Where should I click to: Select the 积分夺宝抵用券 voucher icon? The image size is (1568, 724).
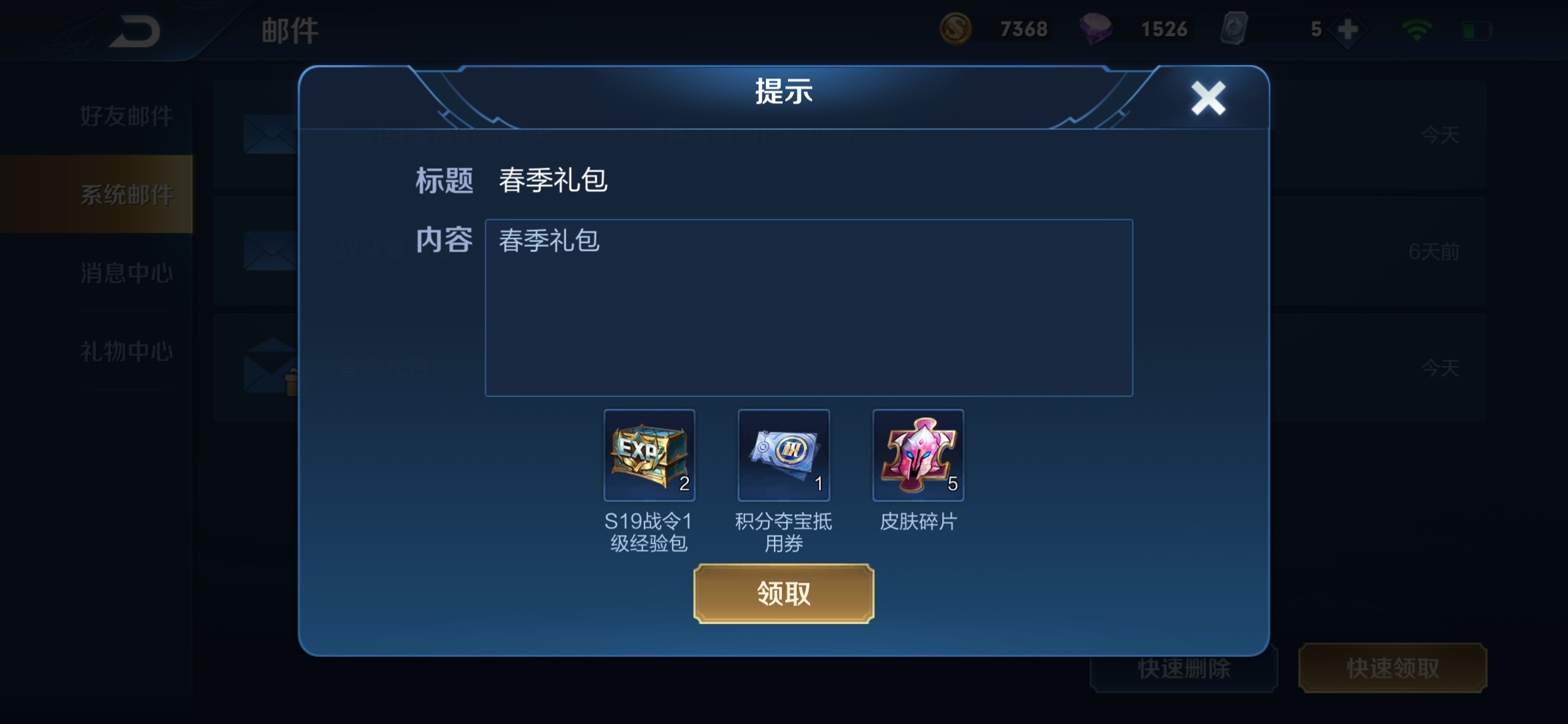[783, 456]
